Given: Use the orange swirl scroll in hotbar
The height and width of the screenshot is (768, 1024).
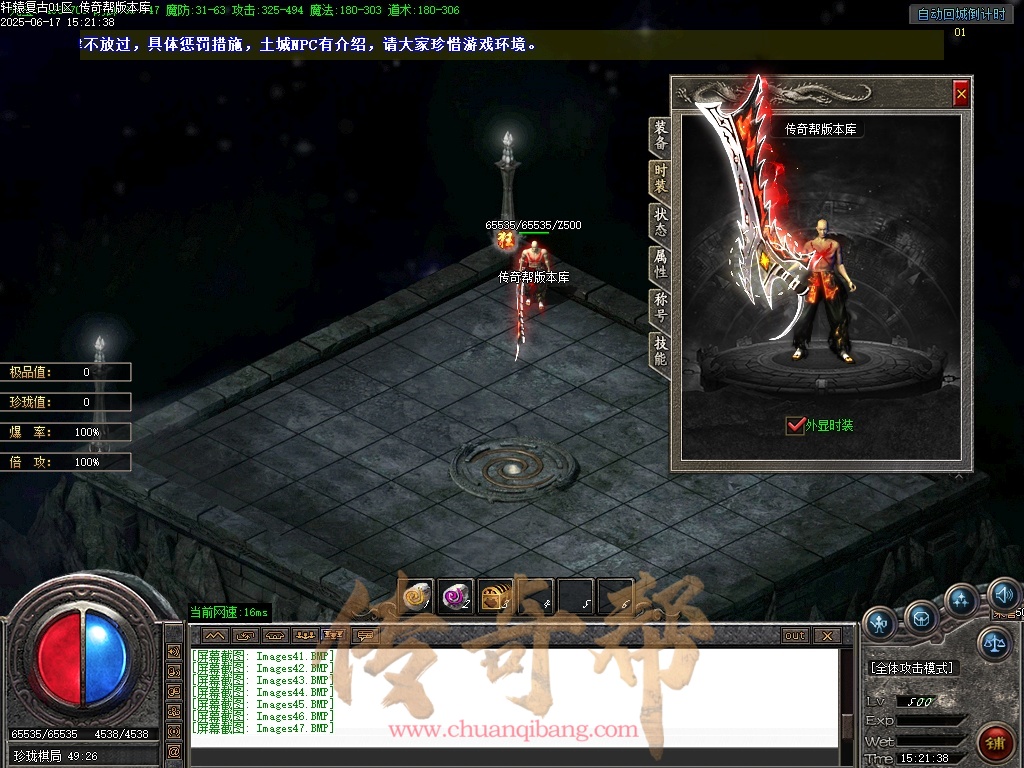Looking at the screenshot, I should [416, 597].
